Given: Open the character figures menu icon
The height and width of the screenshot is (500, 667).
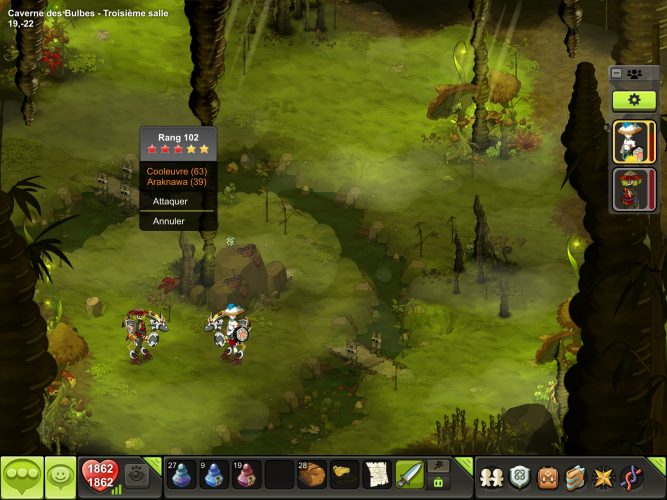Looking at the screenshot, I should tap(489, 477).
